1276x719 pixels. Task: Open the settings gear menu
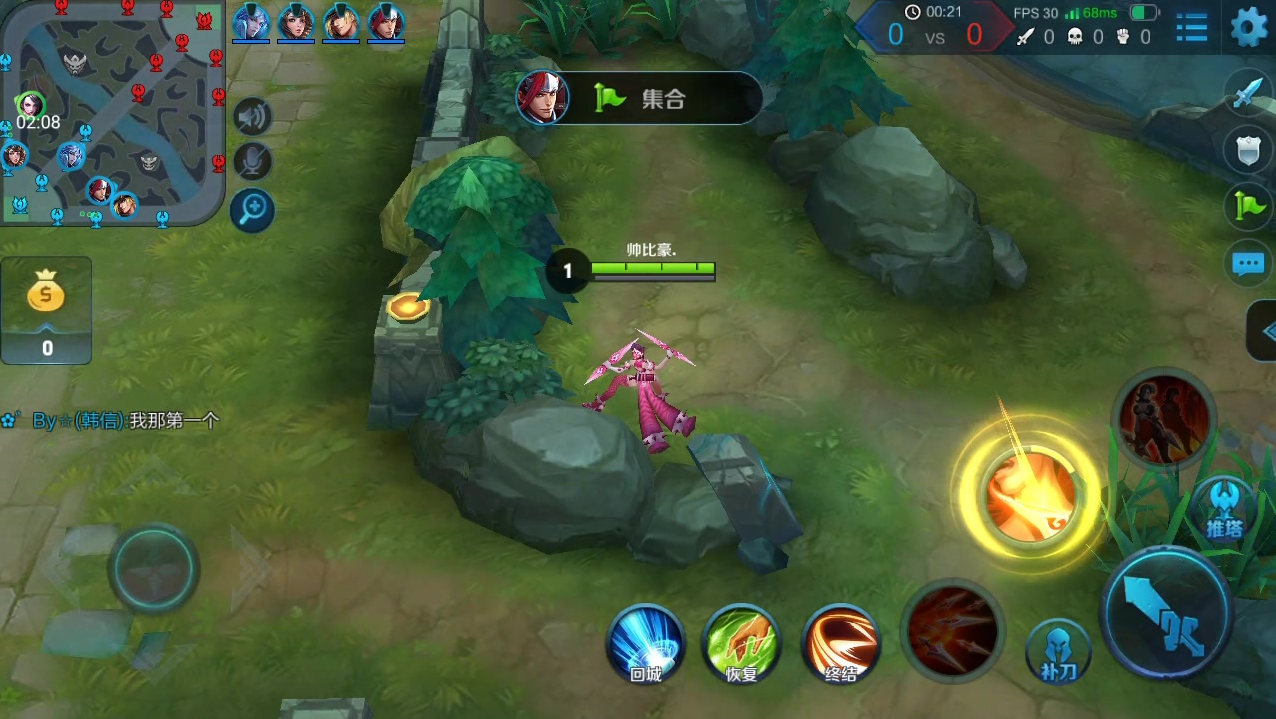[x=1249, y=27]
